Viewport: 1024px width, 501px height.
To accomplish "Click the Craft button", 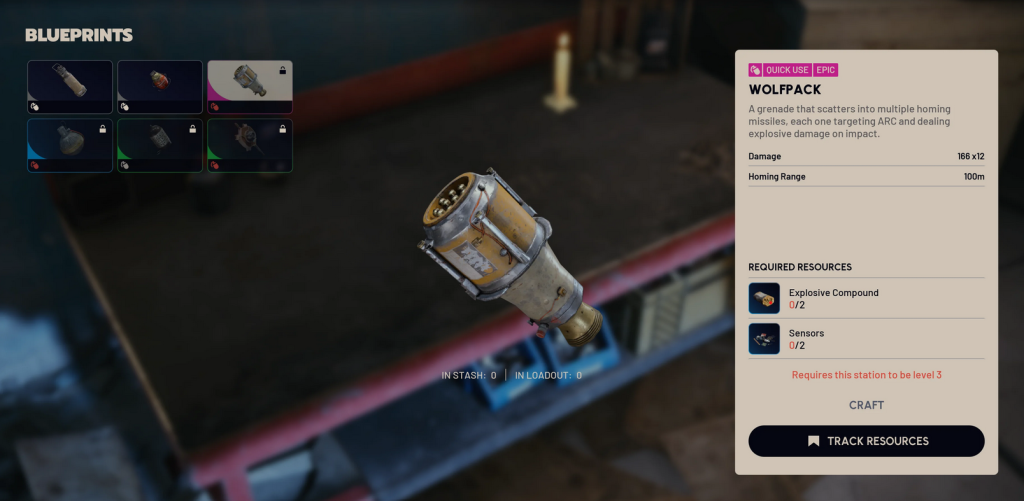I will 866,405.
